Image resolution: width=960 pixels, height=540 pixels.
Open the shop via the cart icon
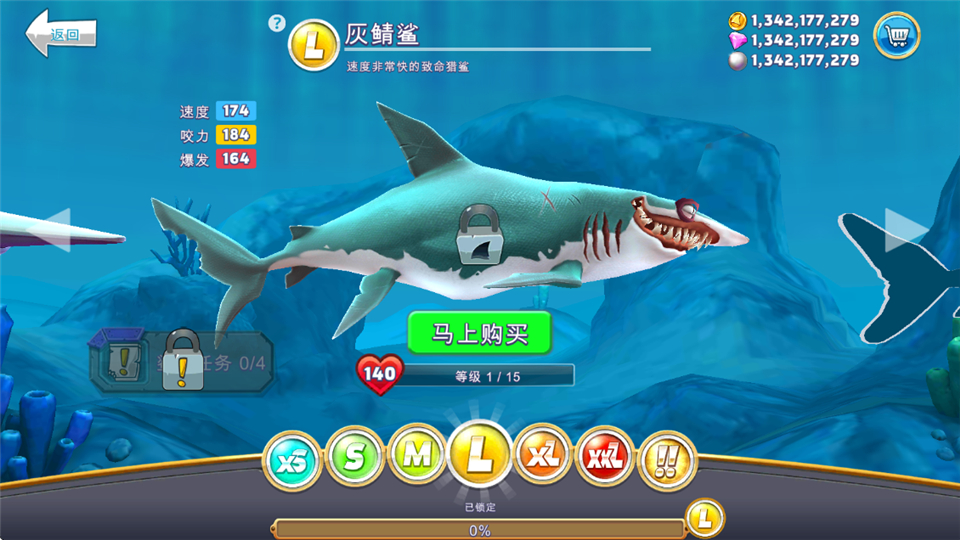pyautogui.click(x=896, y=36)
